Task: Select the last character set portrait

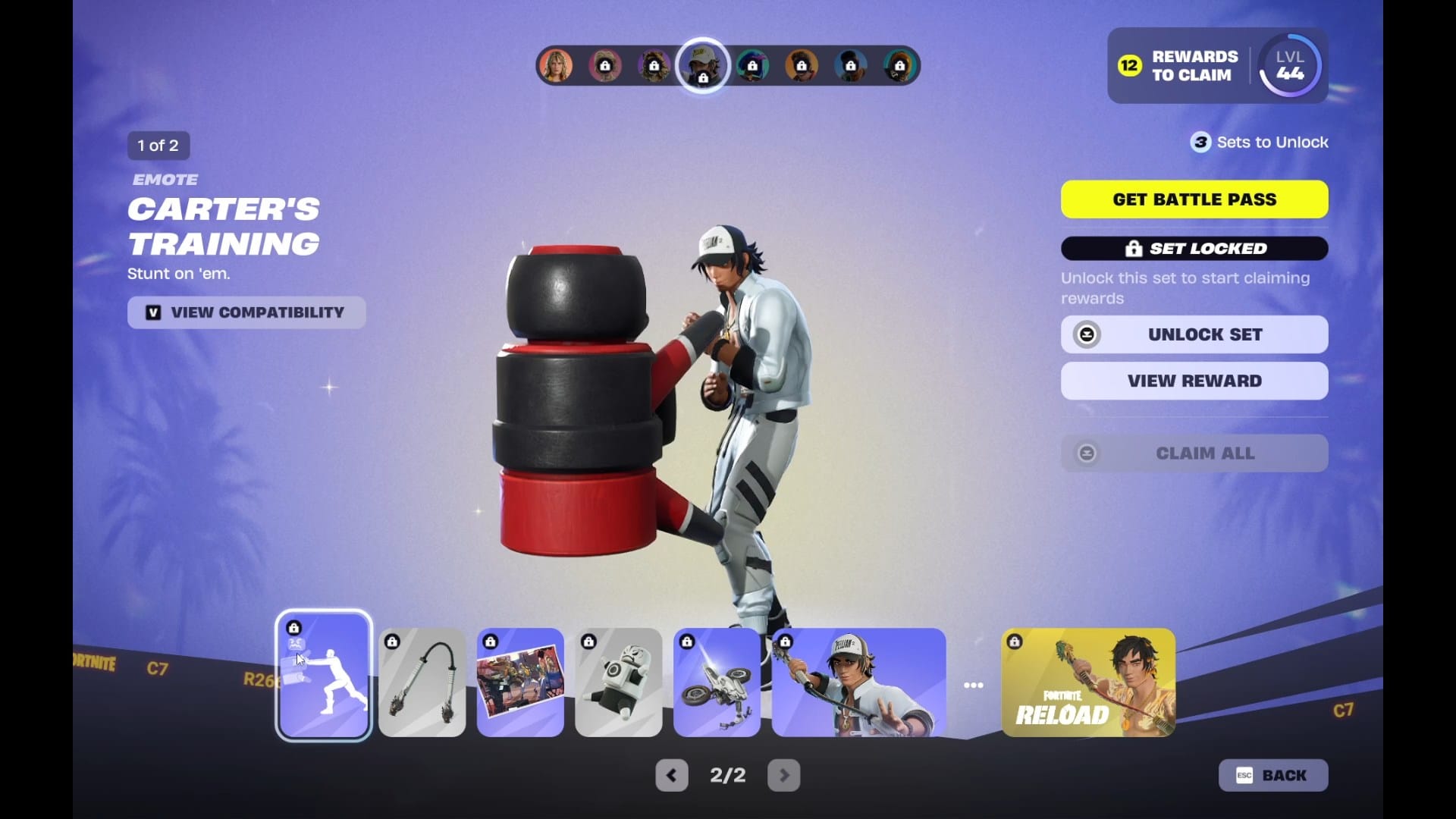Action: (x=899, y=66)
